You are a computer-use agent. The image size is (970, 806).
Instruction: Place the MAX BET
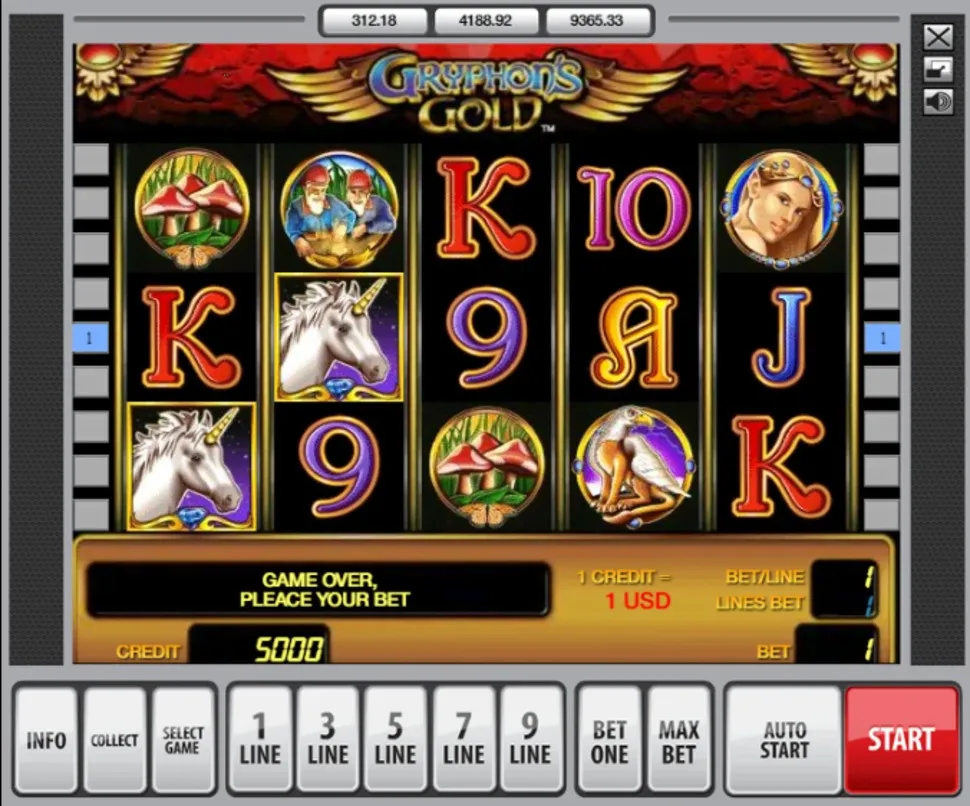pyautogui.click(x=678, y=740)
